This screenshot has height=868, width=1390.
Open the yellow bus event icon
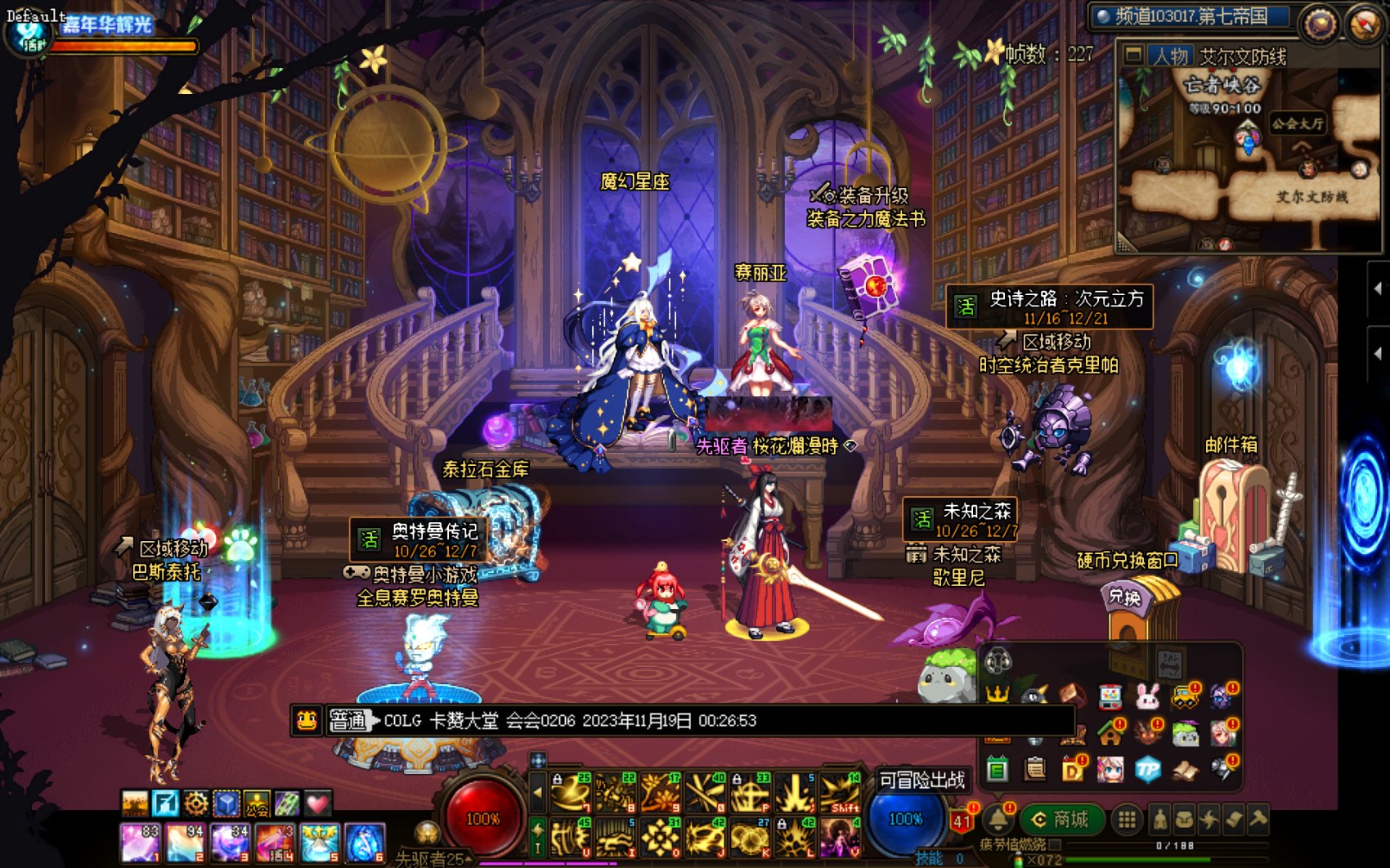tap(1184, 696)
